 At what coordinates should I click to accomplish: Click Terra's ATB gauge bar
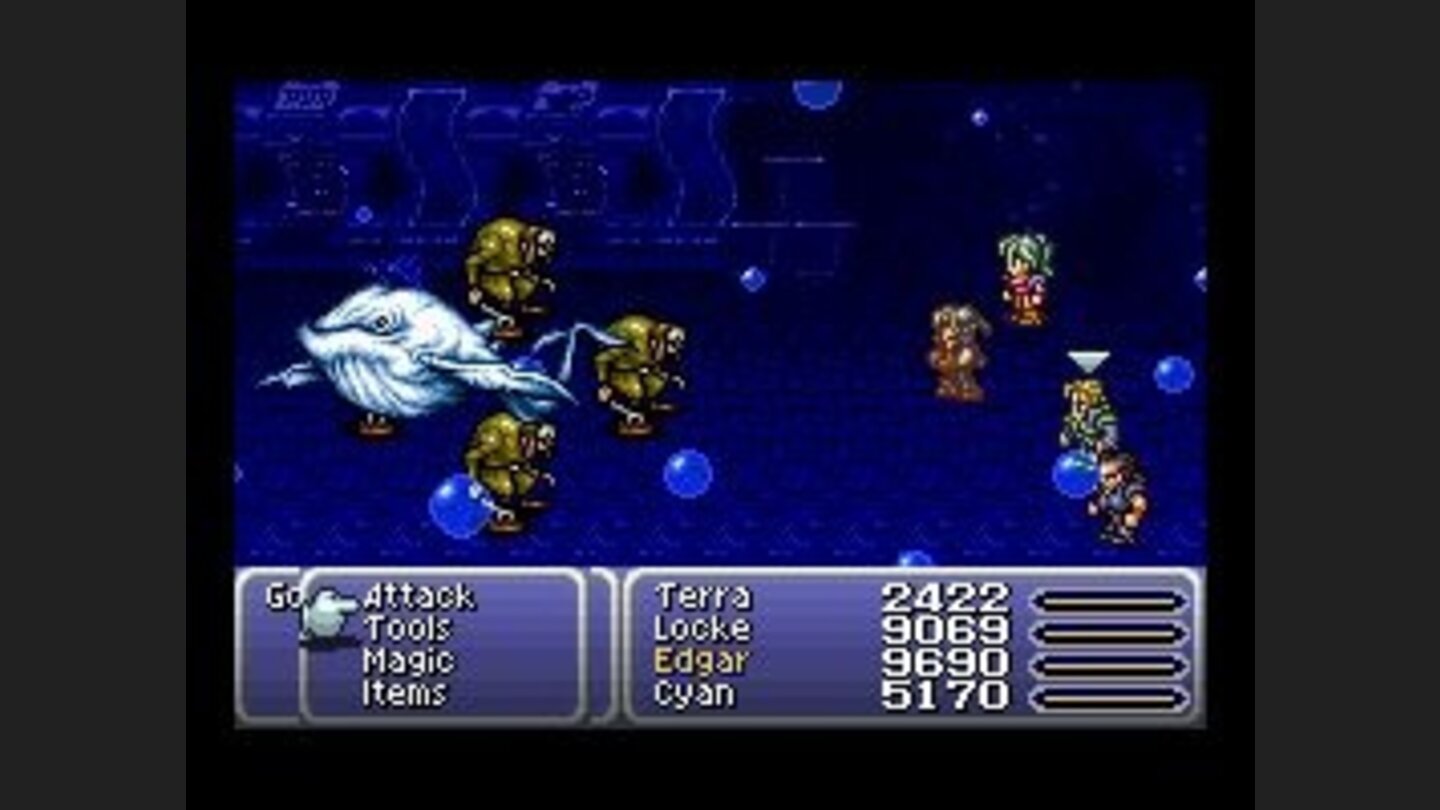(x=1106, y=599)
